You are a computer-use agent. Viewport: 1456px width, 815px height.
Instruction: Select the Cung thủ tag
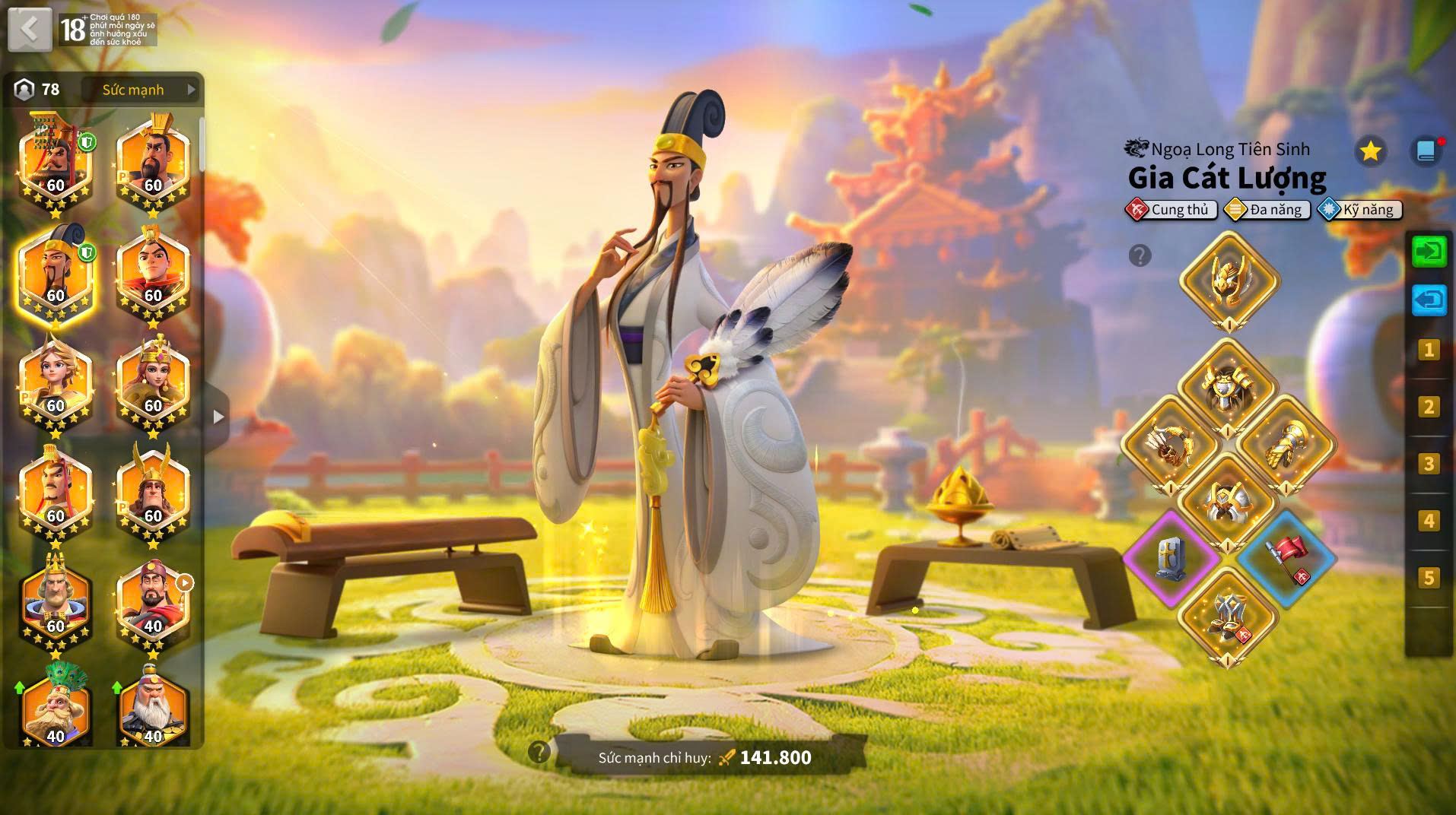1171,210
